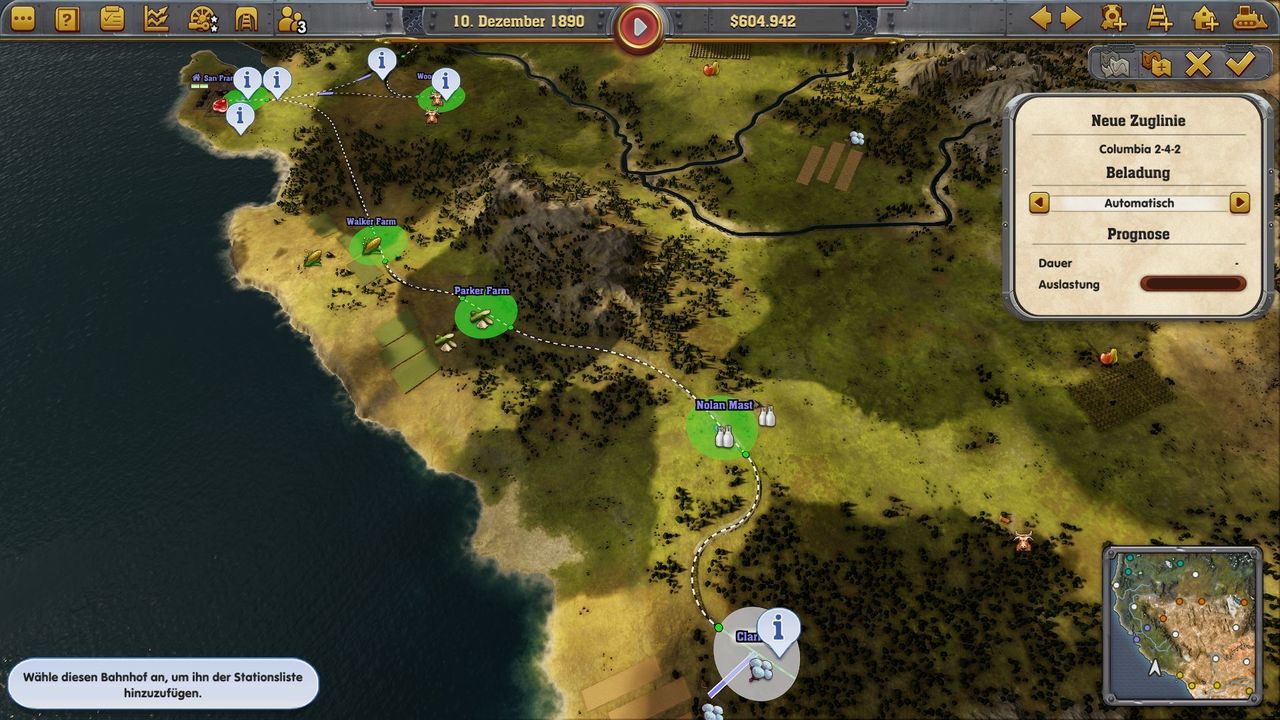Click the right arrow in top toolbar
The image size is (1280, 720).
coord(1071,18)
